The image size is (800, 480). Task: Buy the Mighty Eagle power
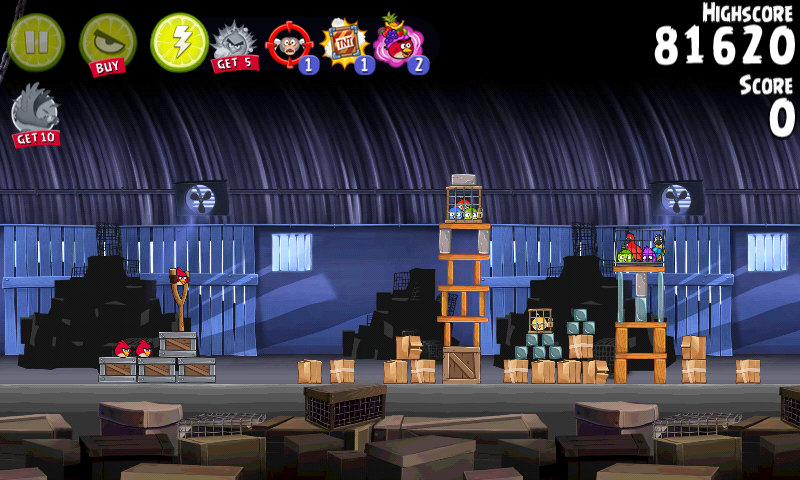pyautogui.click(x=107, y=43)
